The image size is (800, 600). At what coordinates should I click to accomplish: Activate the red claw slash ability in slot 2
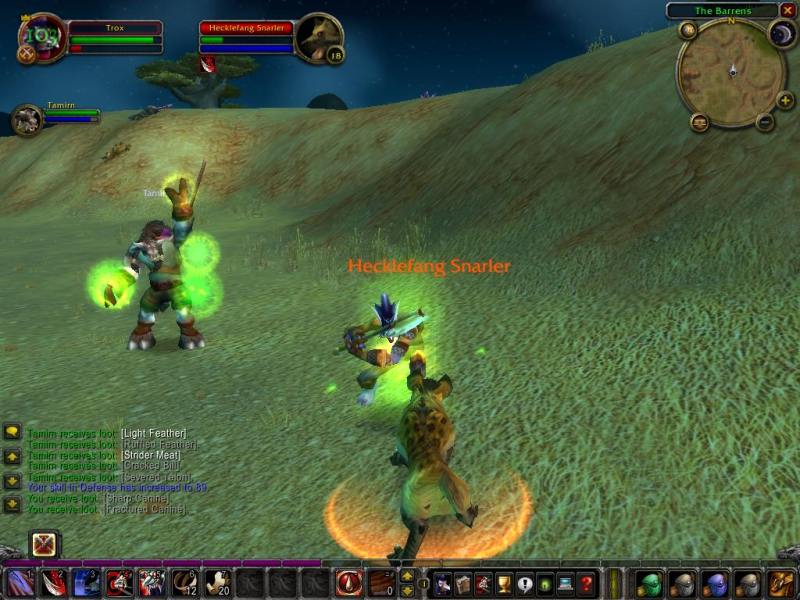tap(53, 583)
